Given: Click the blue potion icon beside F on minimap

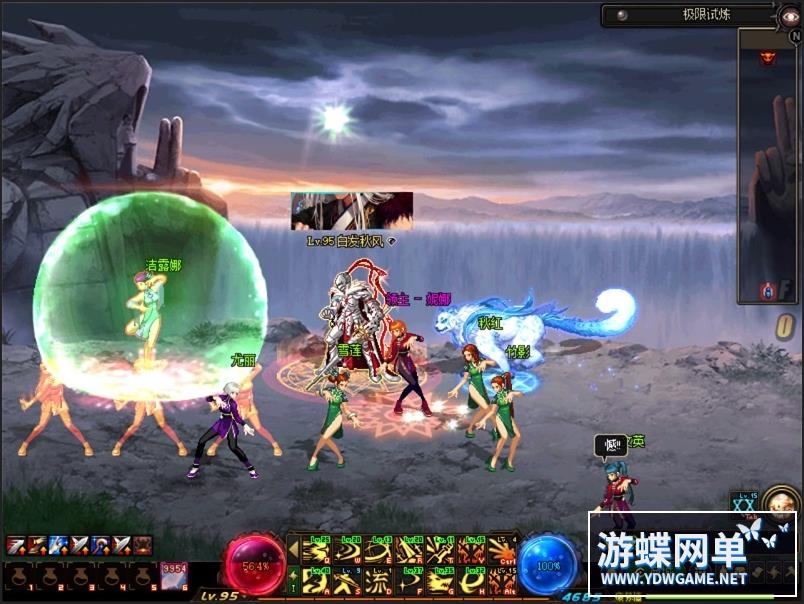Looking at the screenshot, I should (767, 291).
